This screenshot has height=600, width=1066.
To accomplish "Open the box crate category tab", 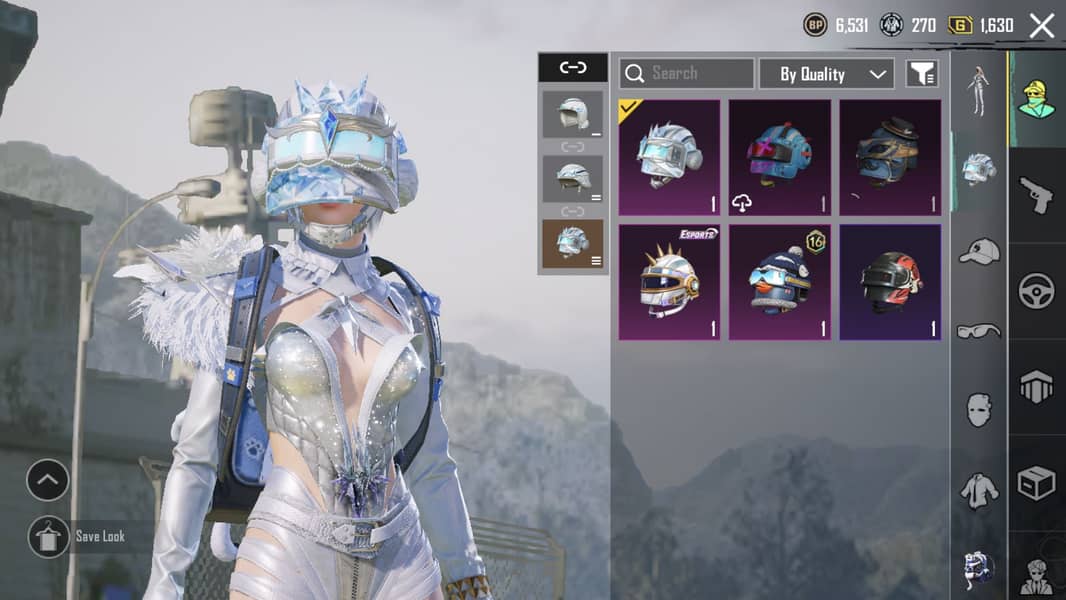I will (1036, 483).
